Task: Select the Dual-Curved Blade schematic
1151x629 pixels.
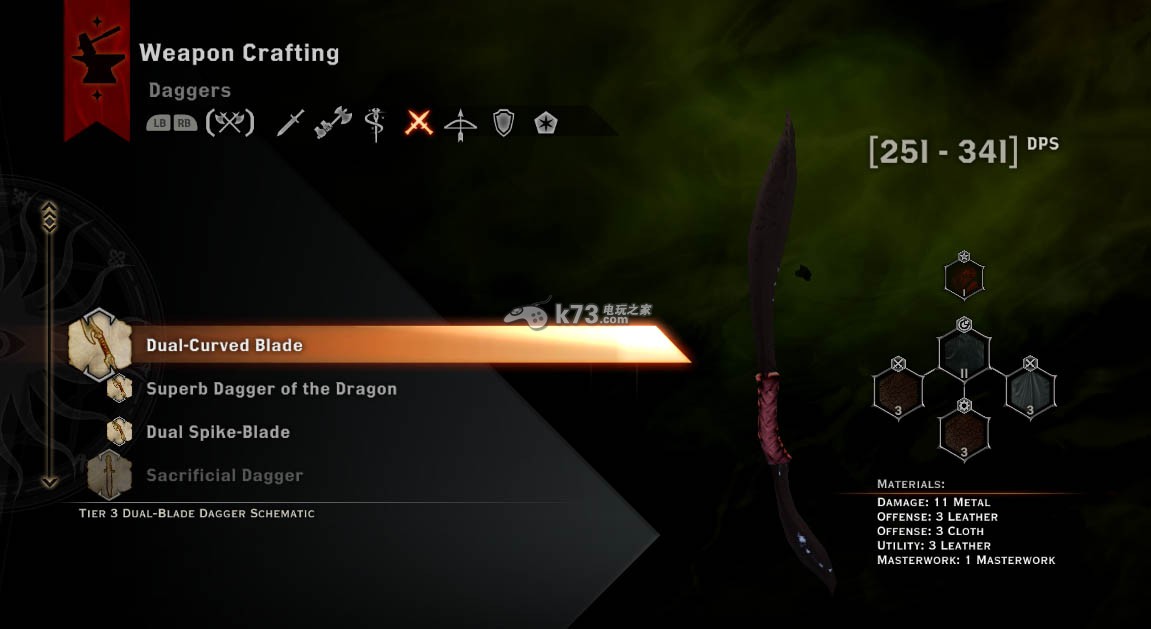Action: pyautogui.click(x=224, y=345)
